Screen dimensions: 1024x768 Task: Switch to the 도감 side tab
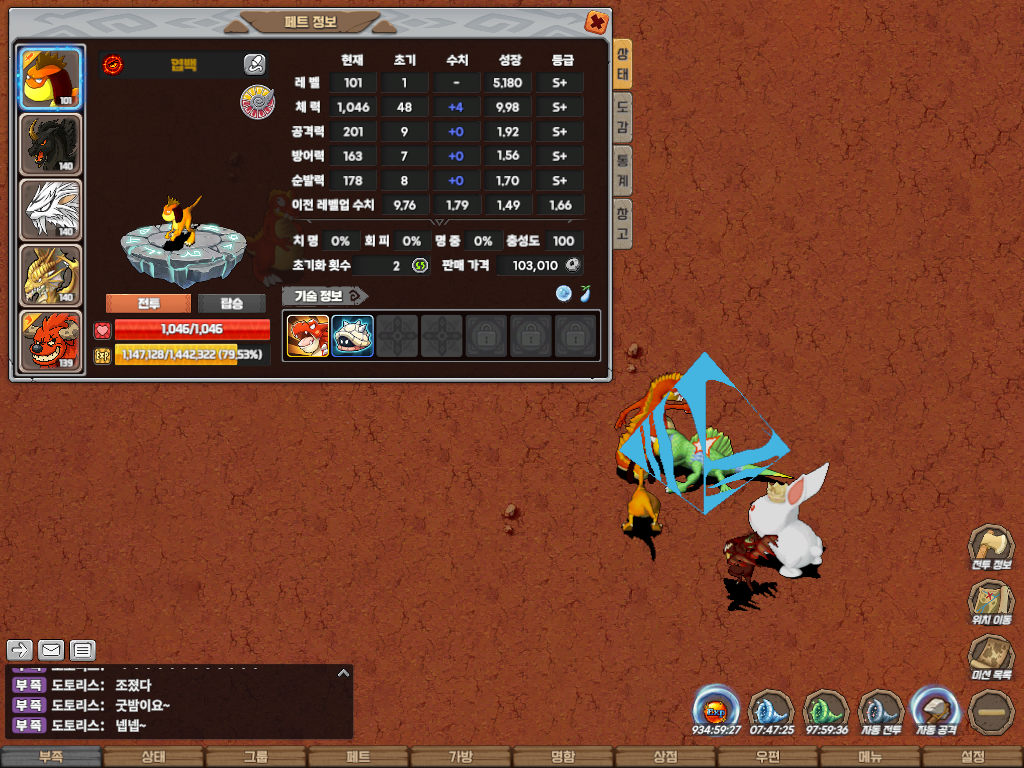pos(622,117)
